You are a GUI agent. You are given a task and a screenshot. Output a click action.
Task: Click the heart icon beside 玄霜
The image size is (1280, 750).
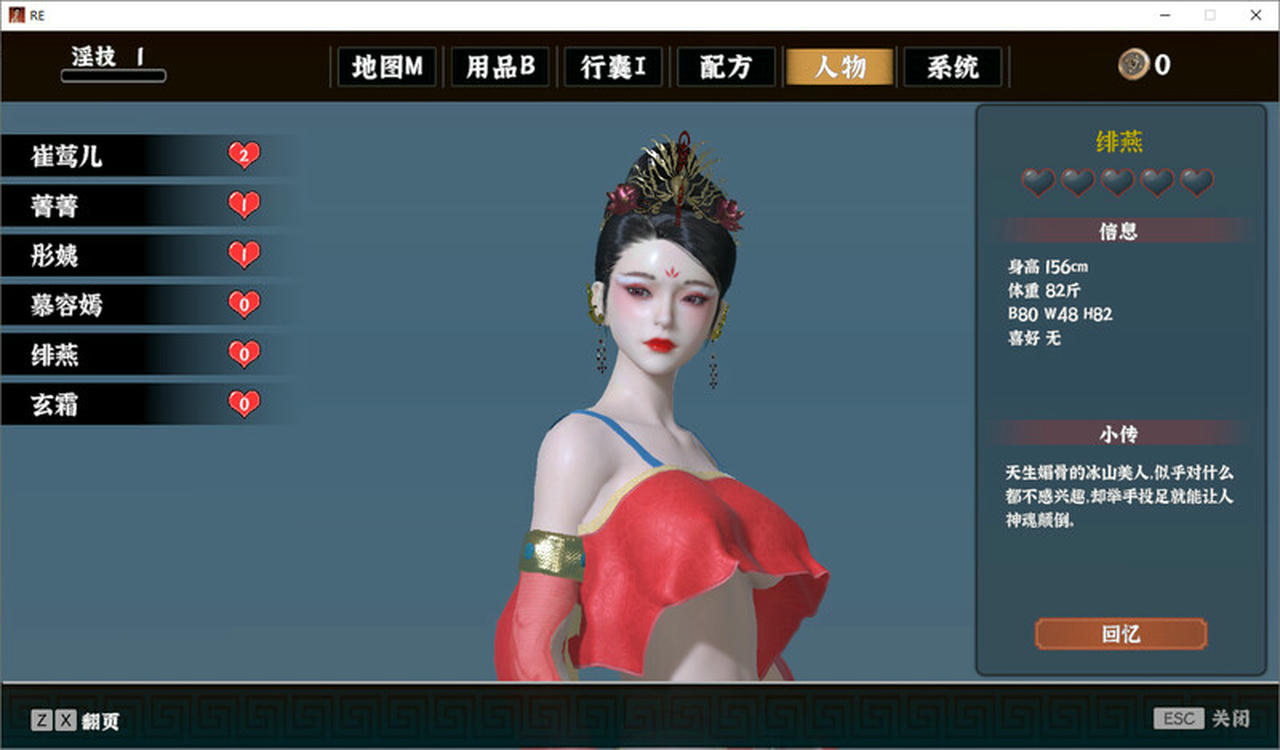coord(244,404)
